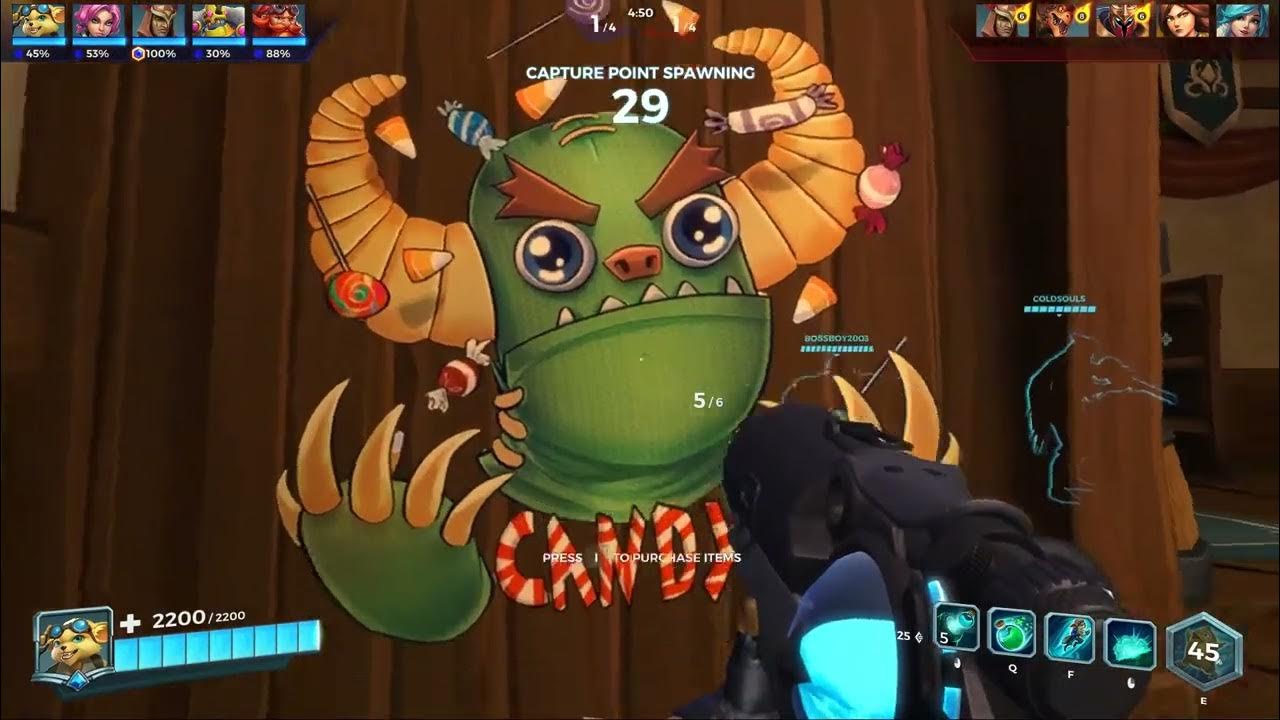Choose the yellow robot teammate portrait
The height and width of the screenshot is (720, 1280).
[x=218, y=22]
